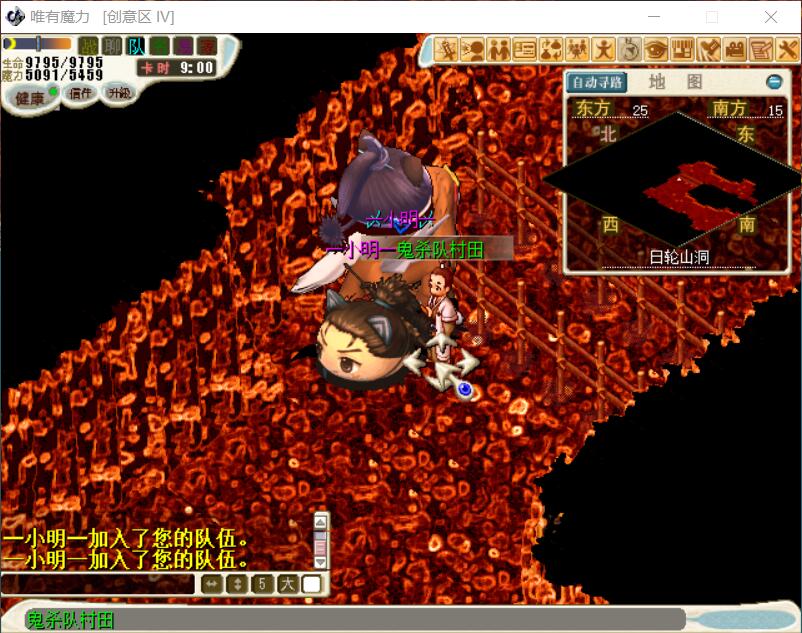The image size is (802, 633).
Task: Collapse the map panel with the blue minus button
Action: [x=773, y=82]
